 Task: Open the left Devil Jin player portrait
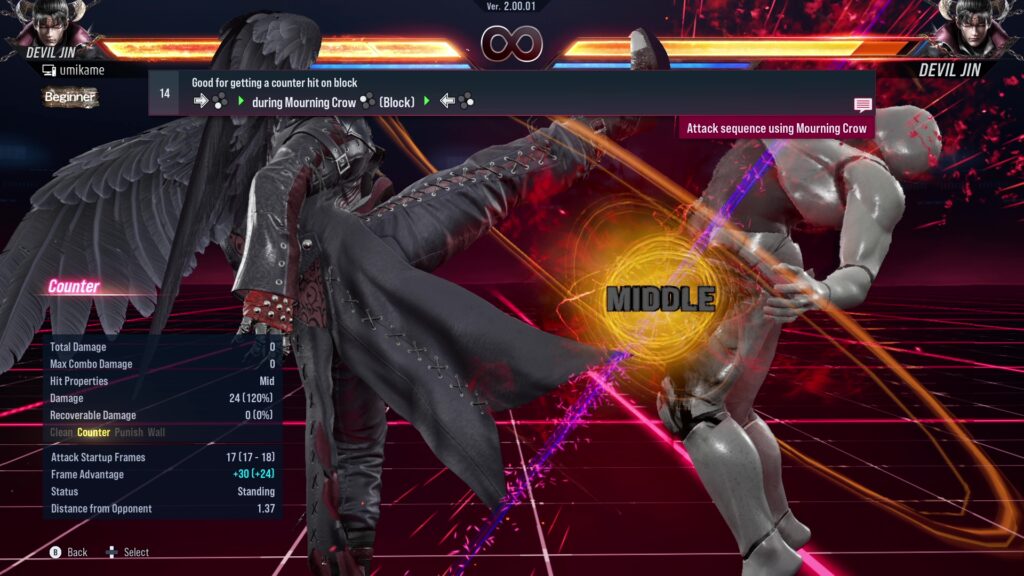(50, 24)
